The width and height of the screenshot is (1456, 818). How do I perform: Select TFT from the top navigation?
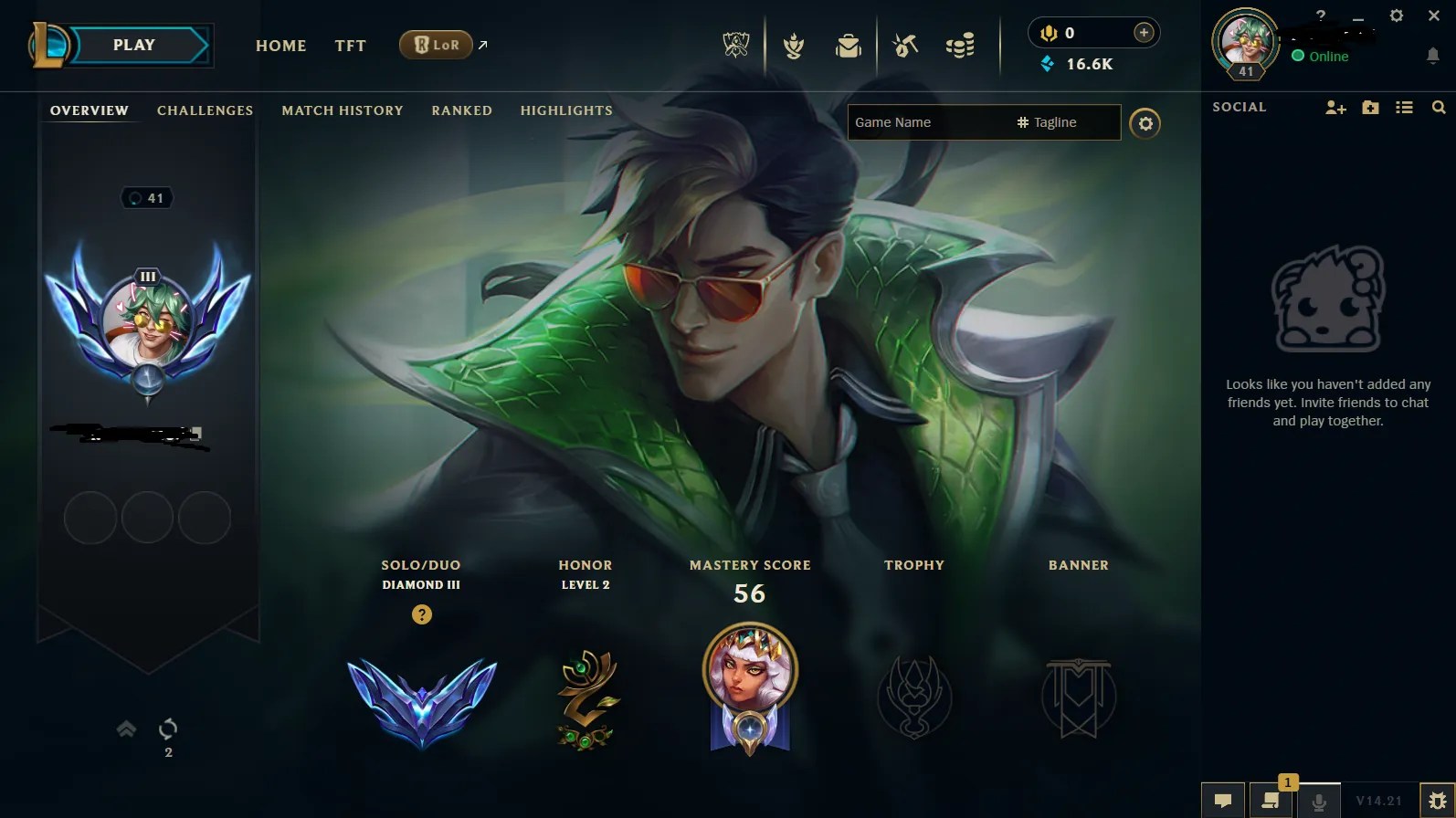(x=350, y=46)
